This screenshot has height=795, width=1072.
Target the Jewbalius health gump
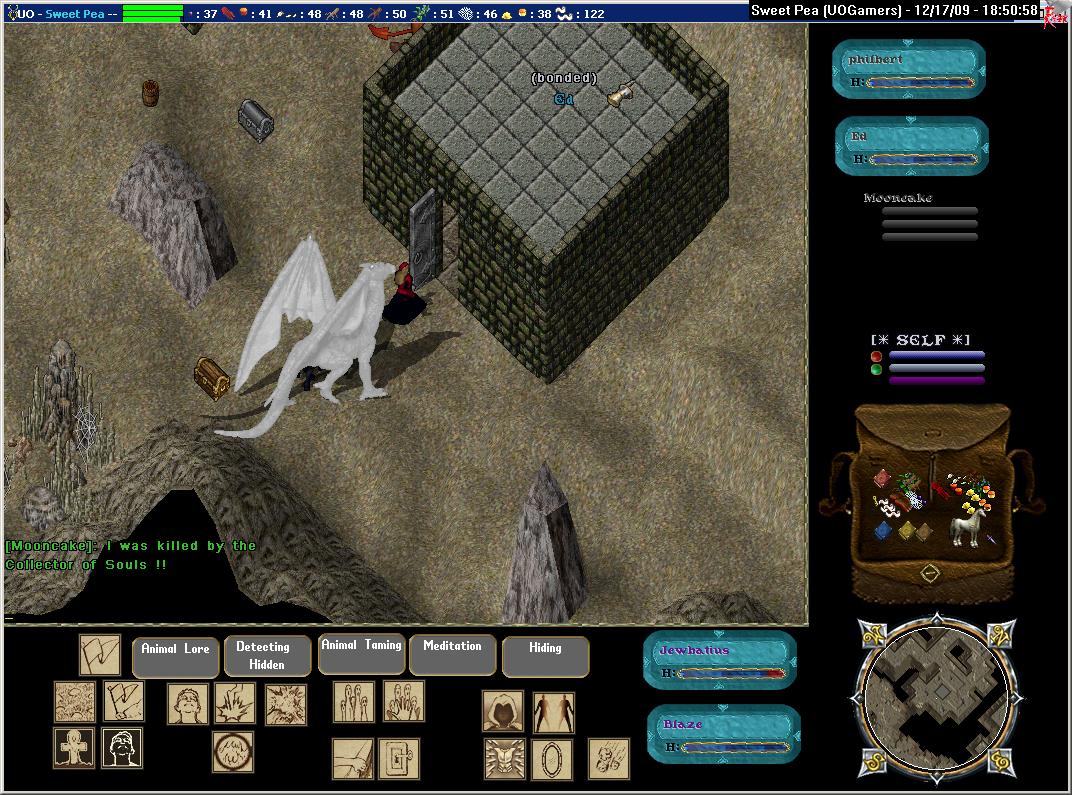coord(720,660)
